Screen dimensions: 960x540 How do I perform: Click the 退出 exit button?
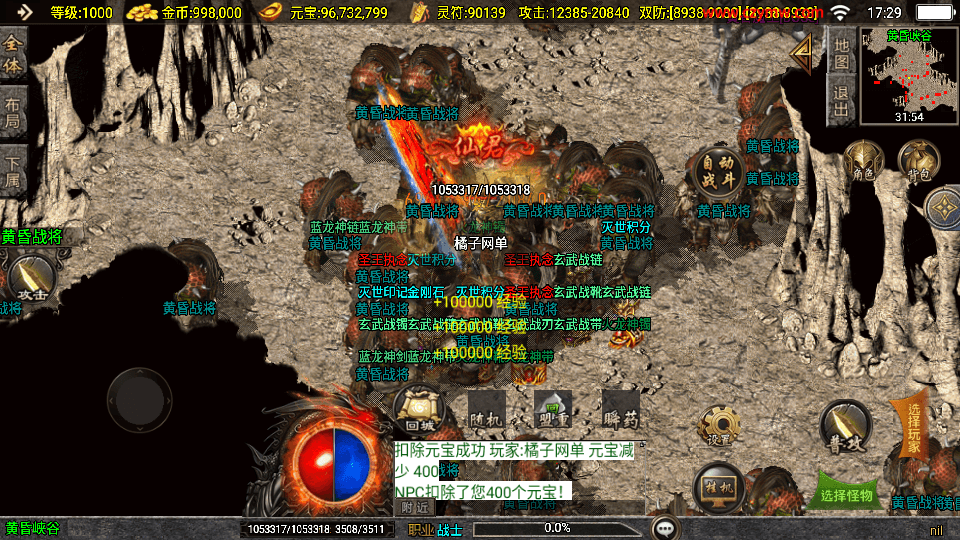(842, 102)
